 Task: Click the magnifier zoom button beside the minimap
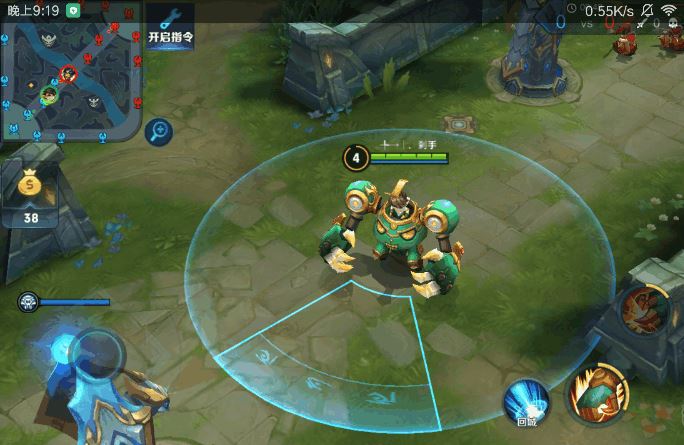[x=157, y=131]
